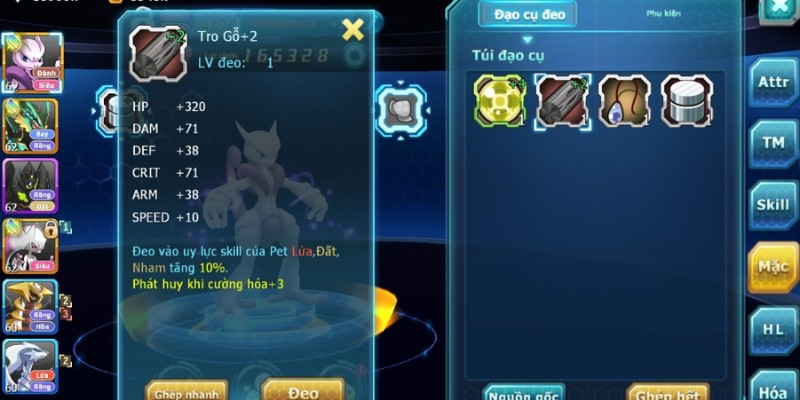Show the Skill side tab
The image size is (800, 400).
click(773, 205)
